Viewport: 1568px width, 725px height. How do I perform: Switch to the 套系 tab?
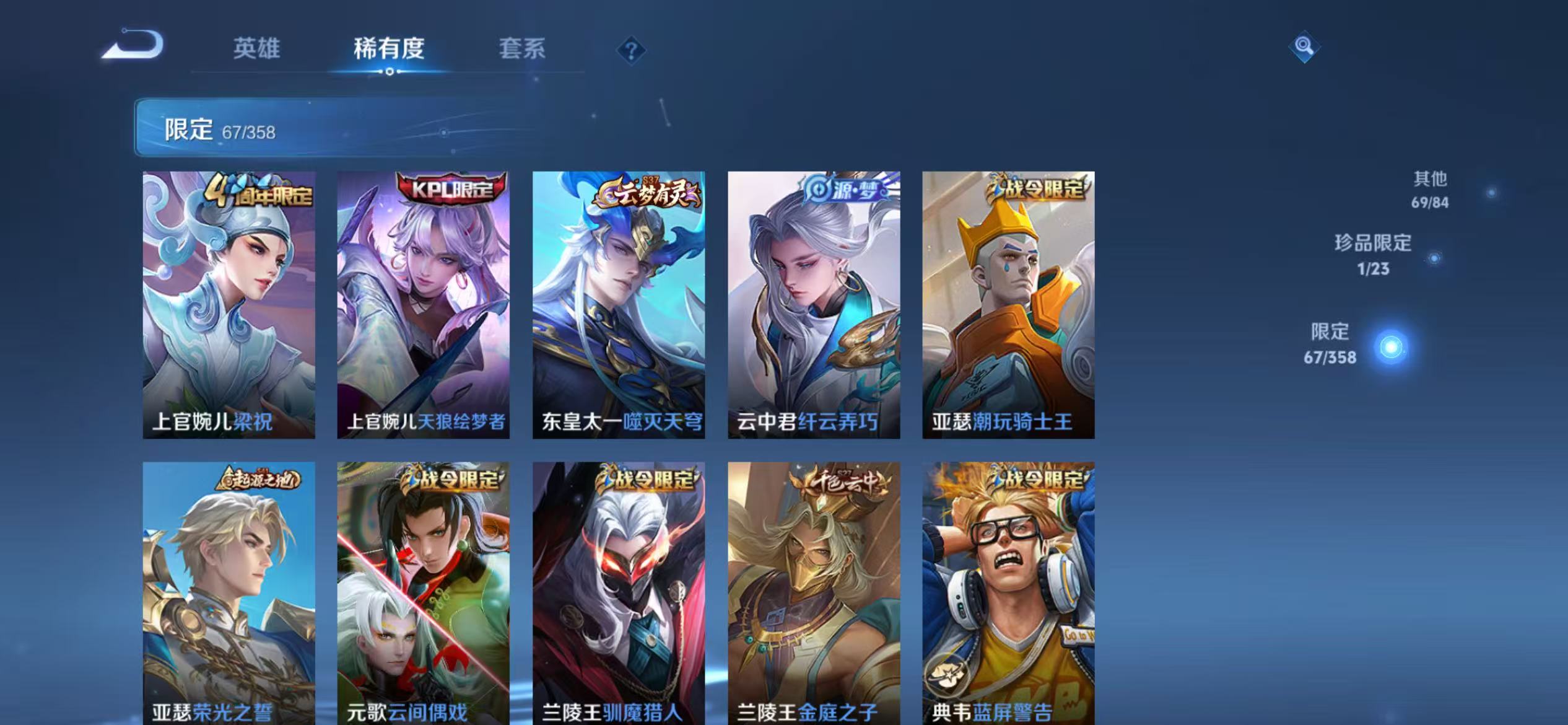tap(522, 50)
